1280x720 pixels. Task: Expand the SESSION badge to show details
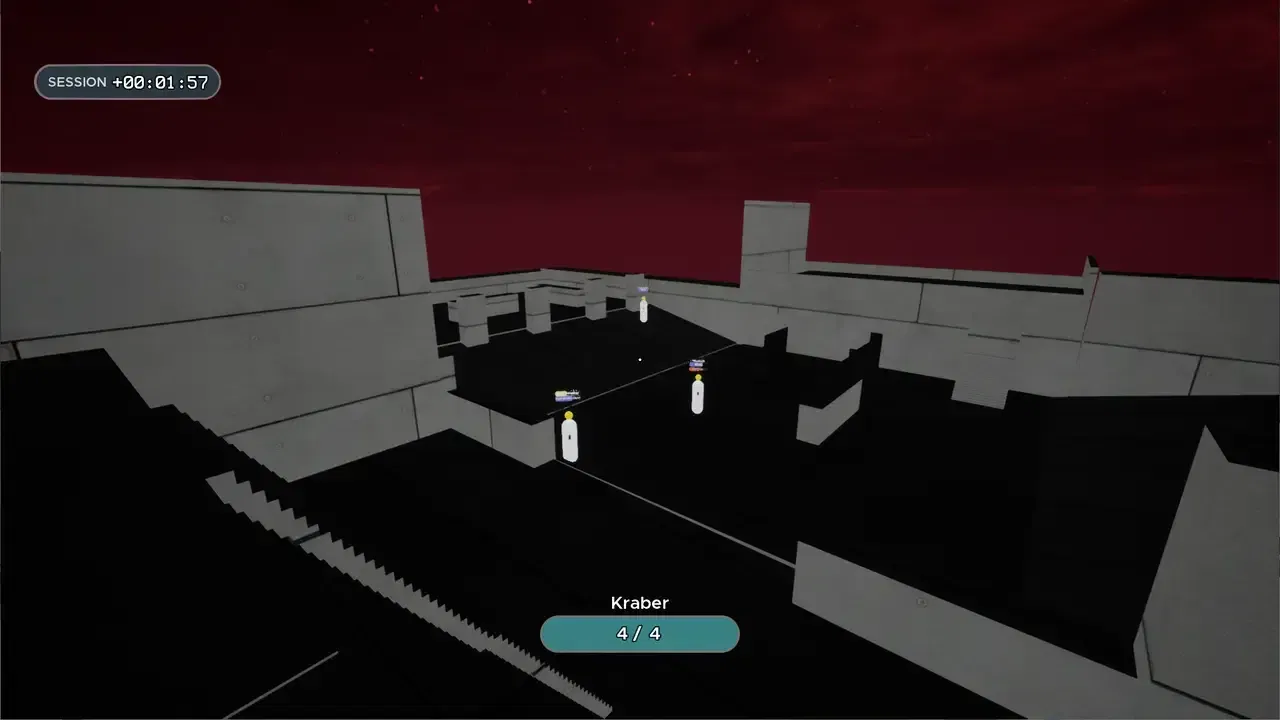coord(127,81)
